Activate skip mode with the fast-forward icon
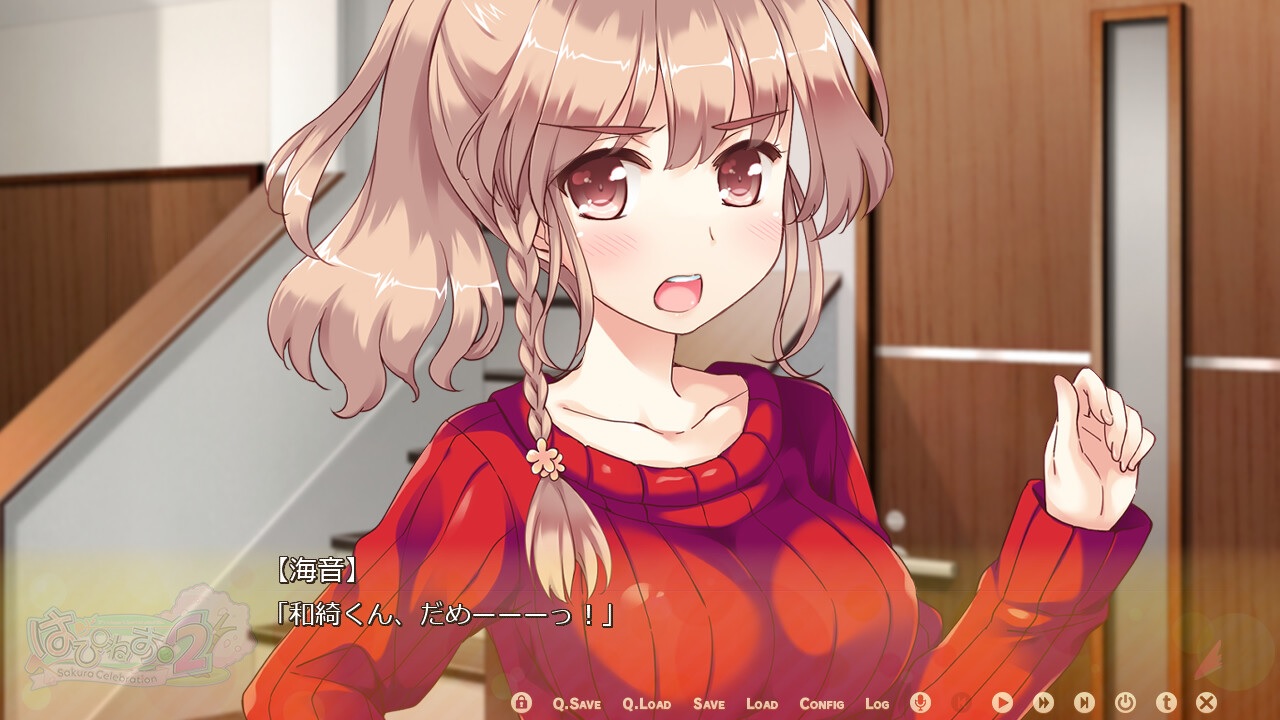 pos(1042,703)
